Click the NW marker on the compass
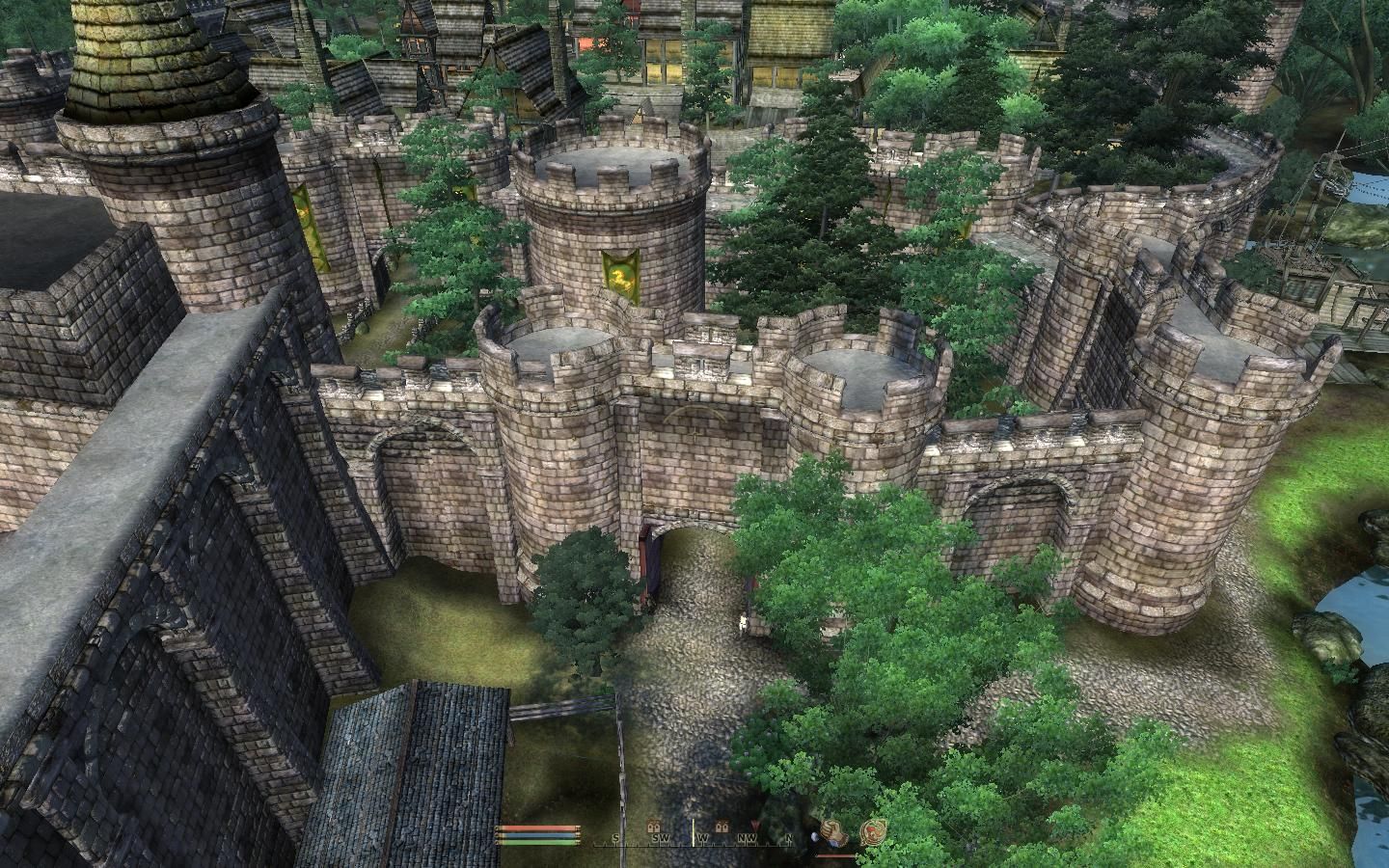Viewport: 1389px width, 868px height. tap(749, 837)
